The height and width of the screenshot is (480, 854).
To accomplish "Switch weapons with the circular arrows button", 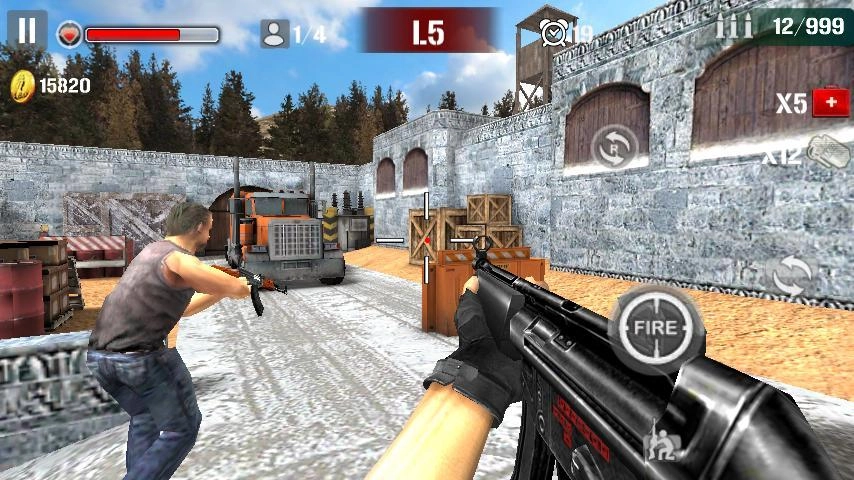I will click(791, 275).
